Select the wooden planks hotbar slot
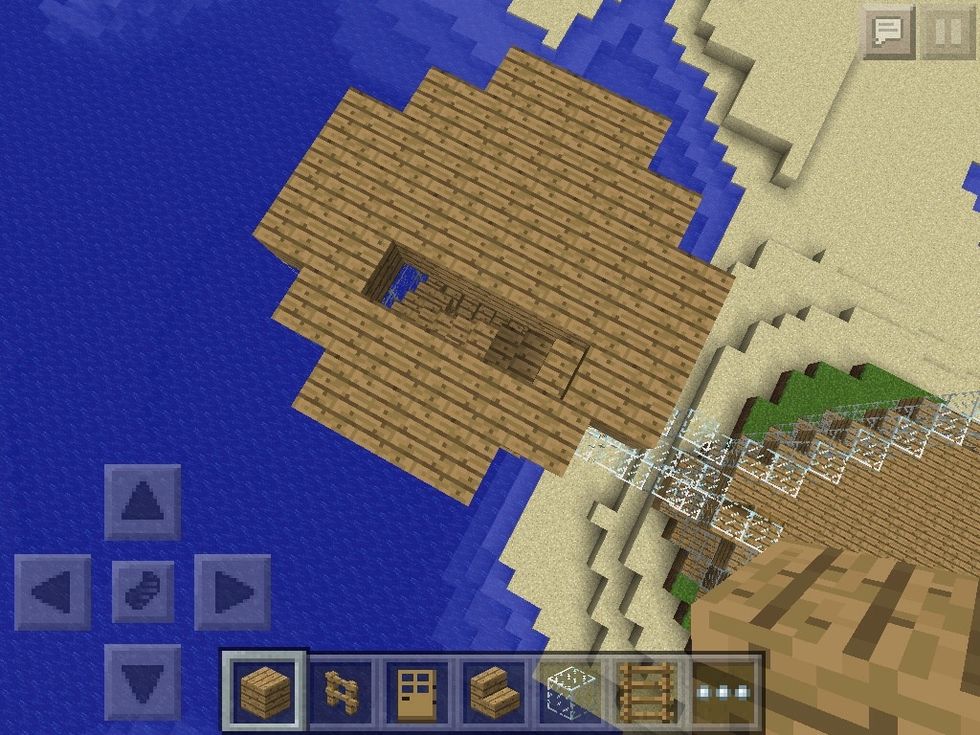This screenshot has height=735, width=980. click(263, 690)
